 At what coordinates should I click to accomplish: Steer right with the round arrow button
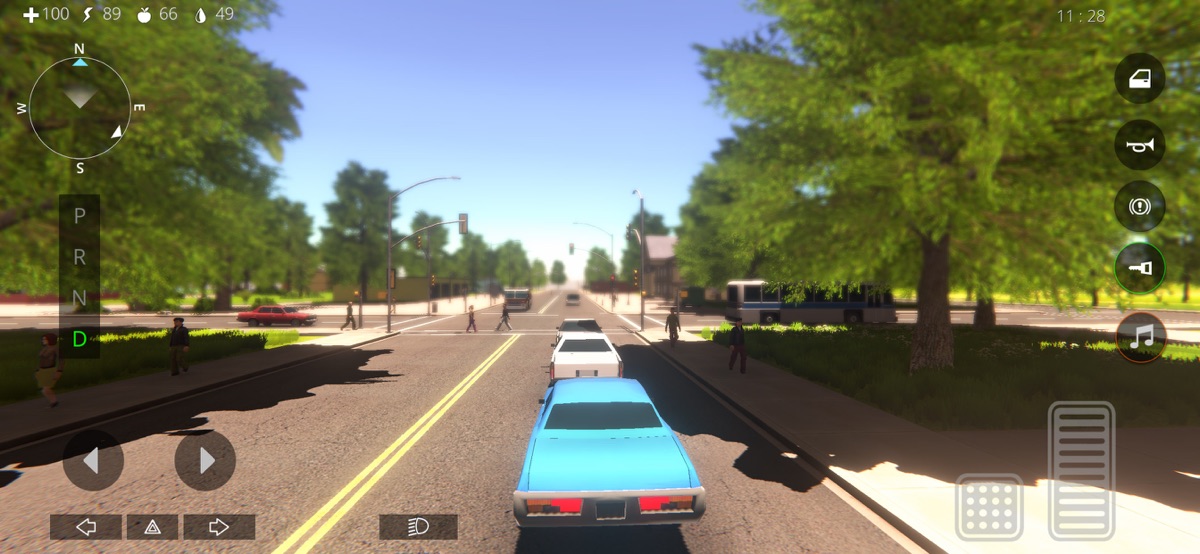205,460
